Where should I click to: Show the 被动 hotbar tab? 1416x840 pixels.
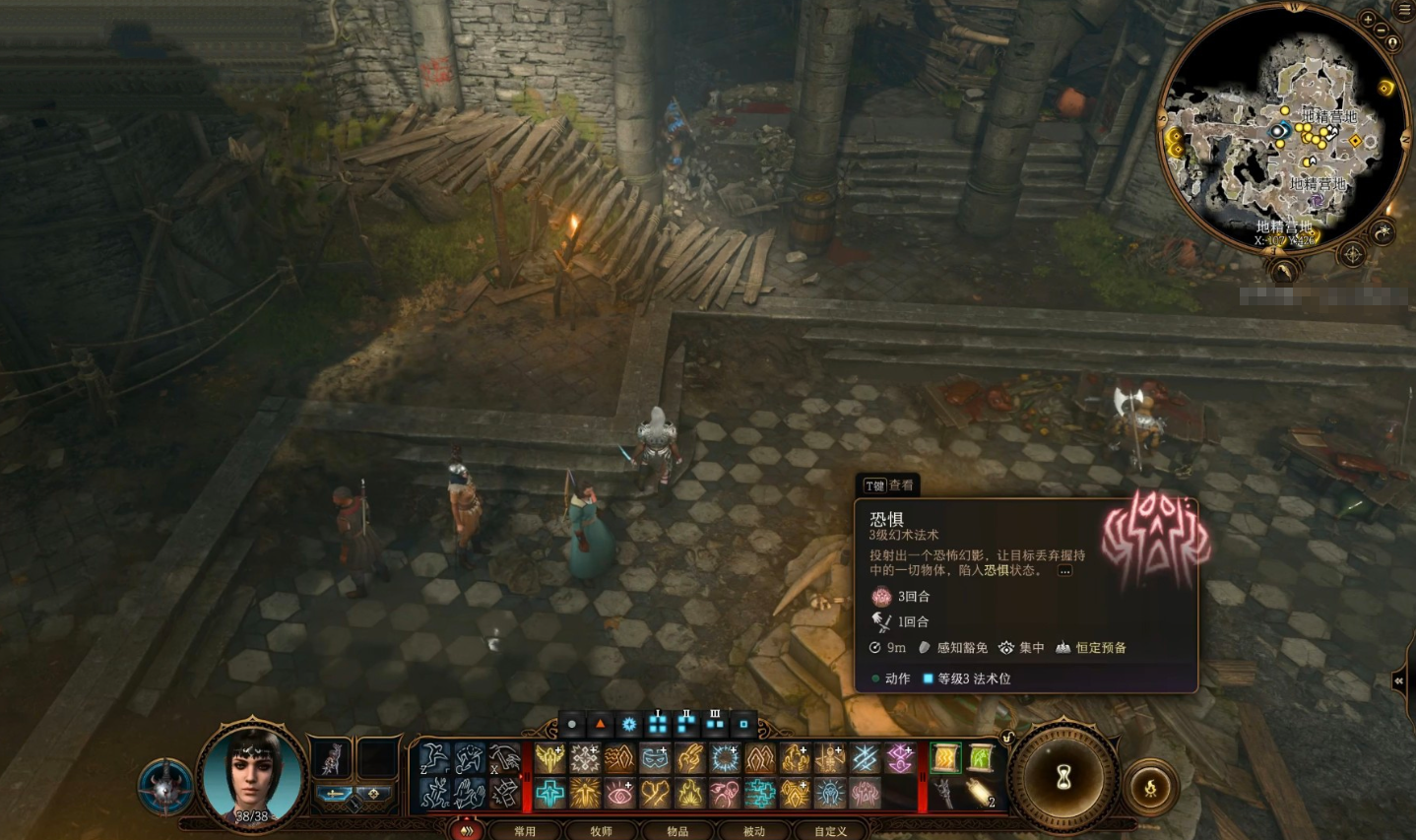(x=753, y=831)
